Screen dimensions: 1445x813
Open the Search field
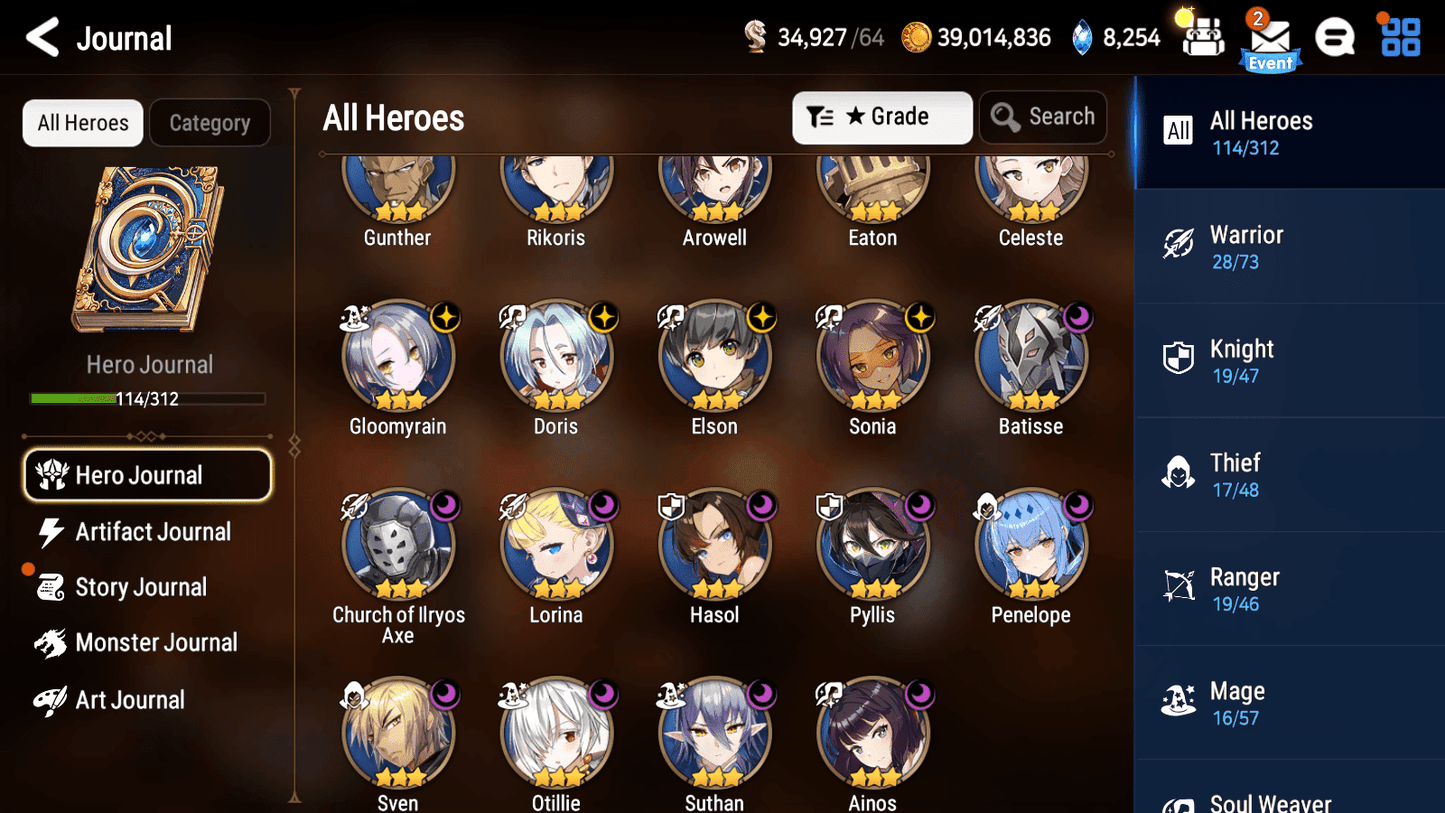tap(1043, 117)
